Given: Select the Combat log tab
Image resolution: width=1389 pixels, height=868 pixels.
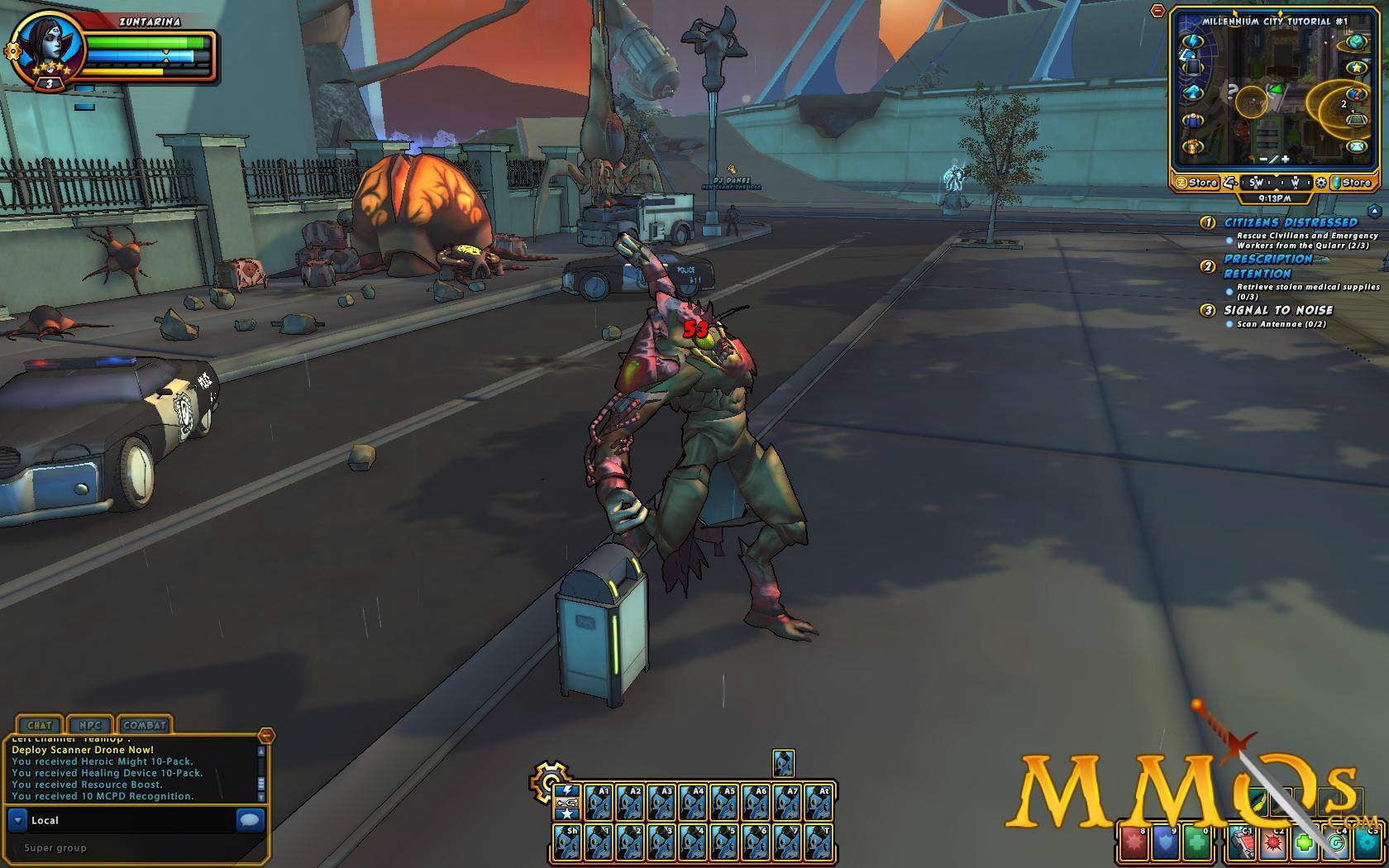Looking at the screenshot, I should point(145,725).
